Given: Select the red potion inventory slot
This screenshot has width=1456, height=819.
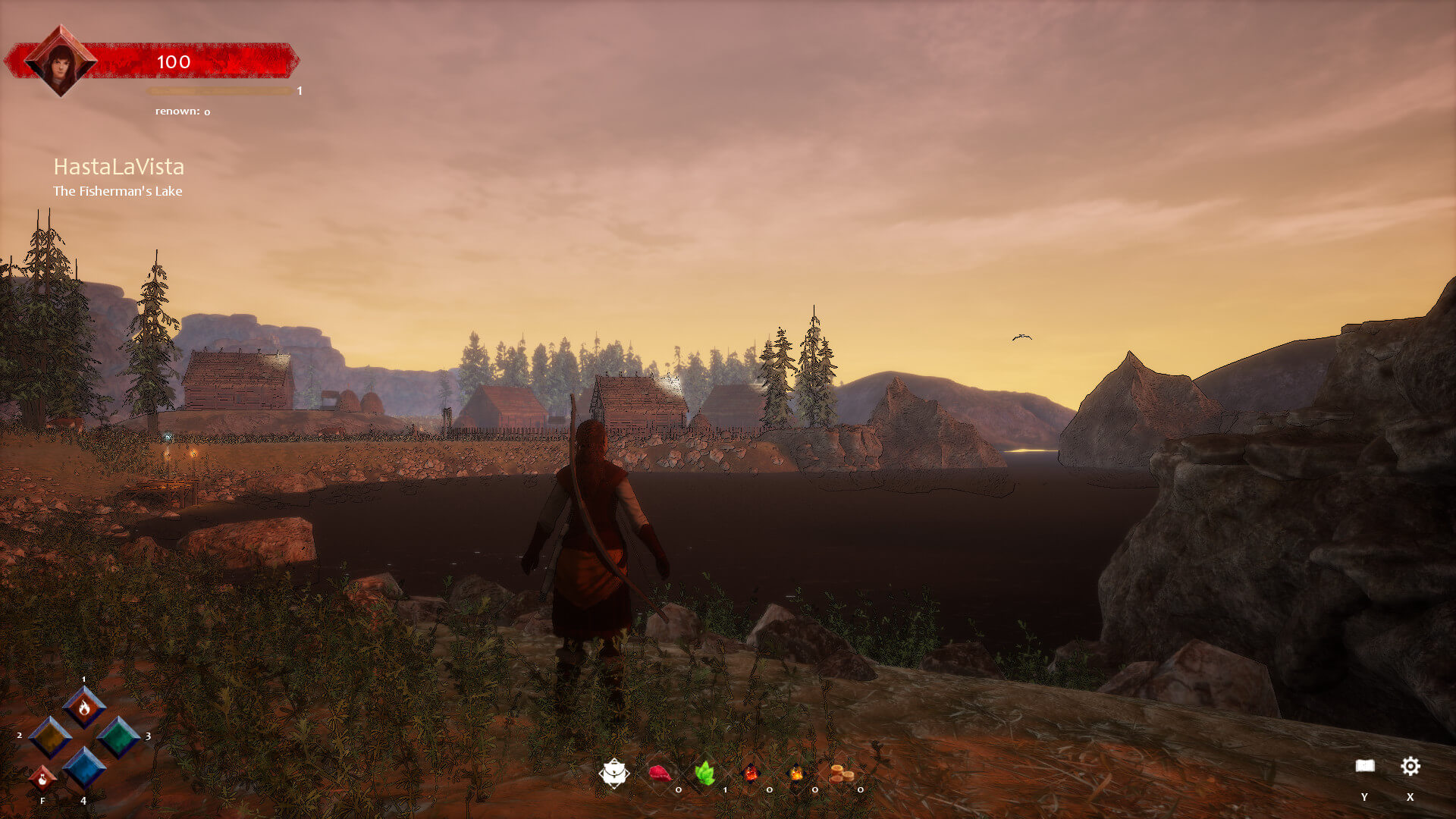Looking at the screenshot, I should (x=751, y=773).
